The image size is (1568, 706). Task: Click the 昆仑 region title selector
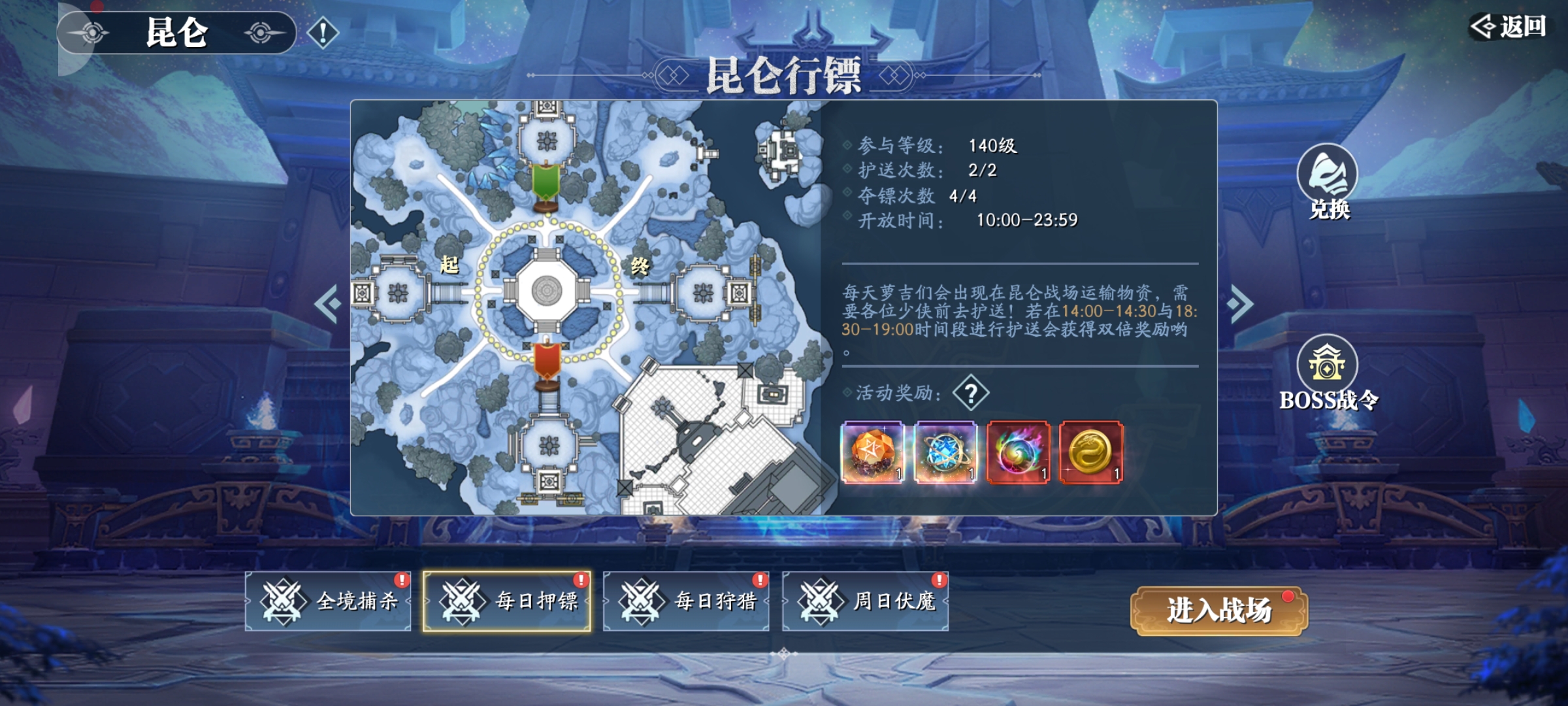176,33
